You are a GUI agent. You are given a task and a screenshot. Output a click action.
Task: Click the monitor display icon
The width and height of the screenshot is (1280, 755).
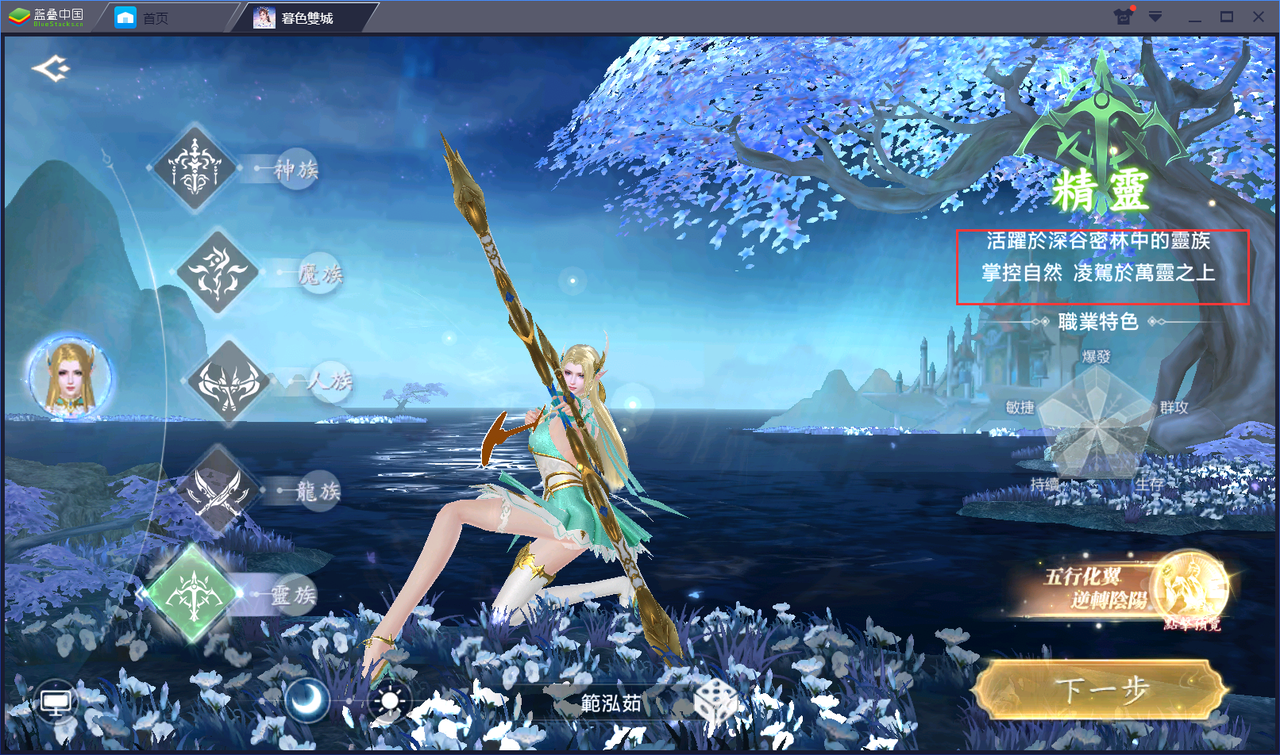(56, 702)
